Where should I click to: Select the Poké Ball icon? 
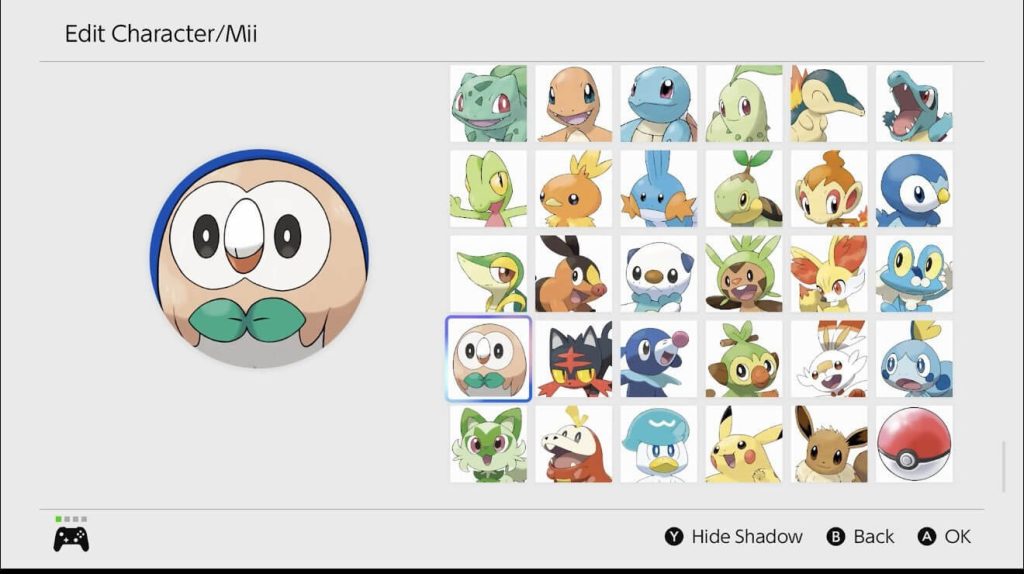point(914,444)
